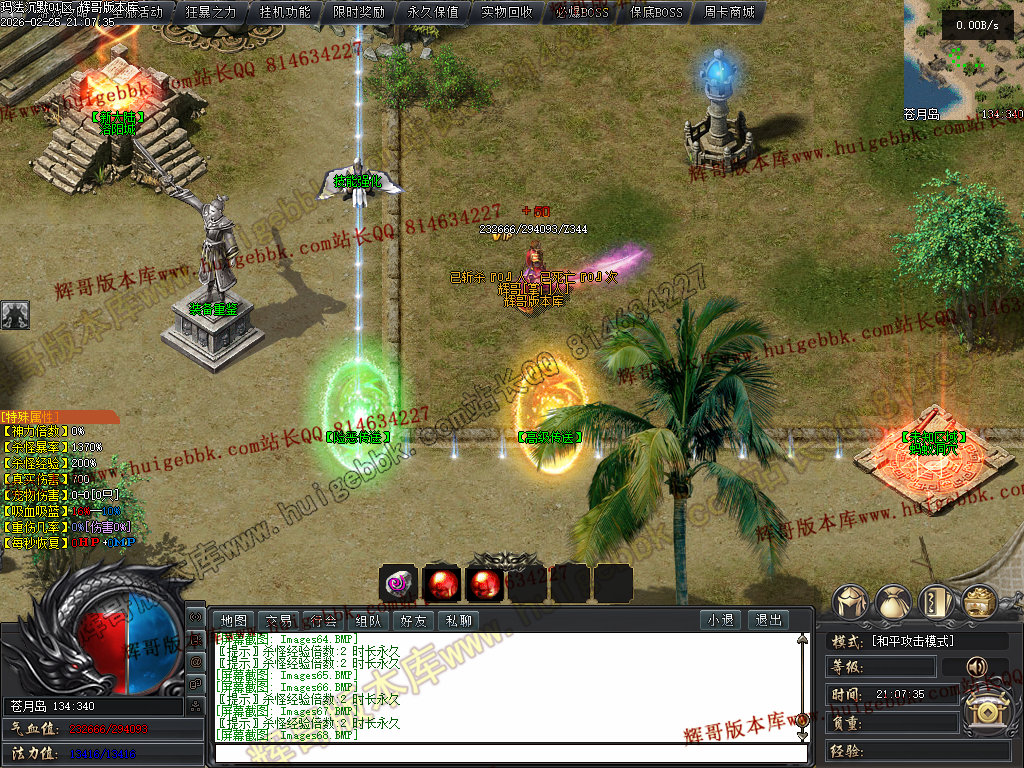Open the 挂机功能 auto-play menu
Viewport: 1024px width, 768px height.
(x=285, y=12)
